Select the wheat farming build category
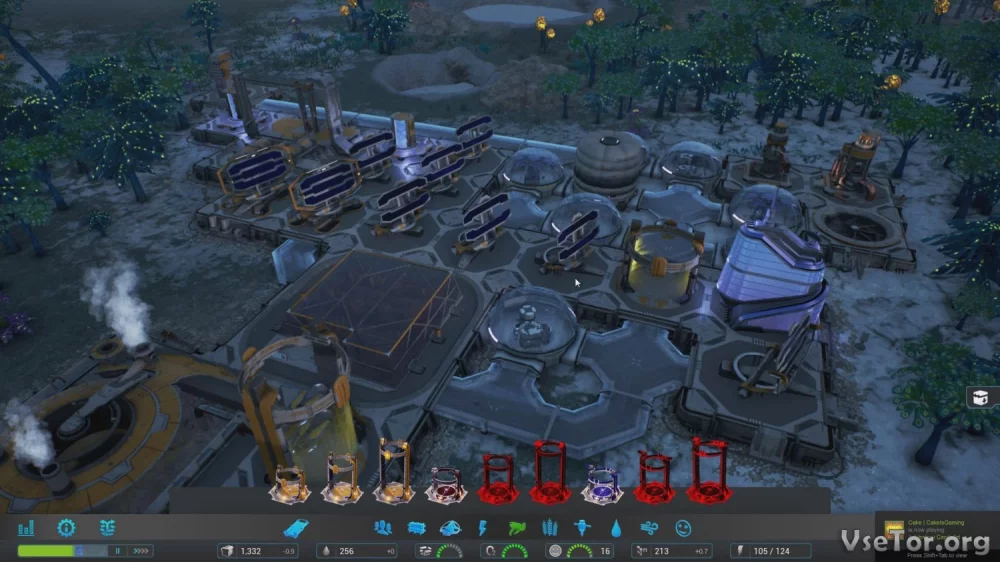 [x=549, y=527]
